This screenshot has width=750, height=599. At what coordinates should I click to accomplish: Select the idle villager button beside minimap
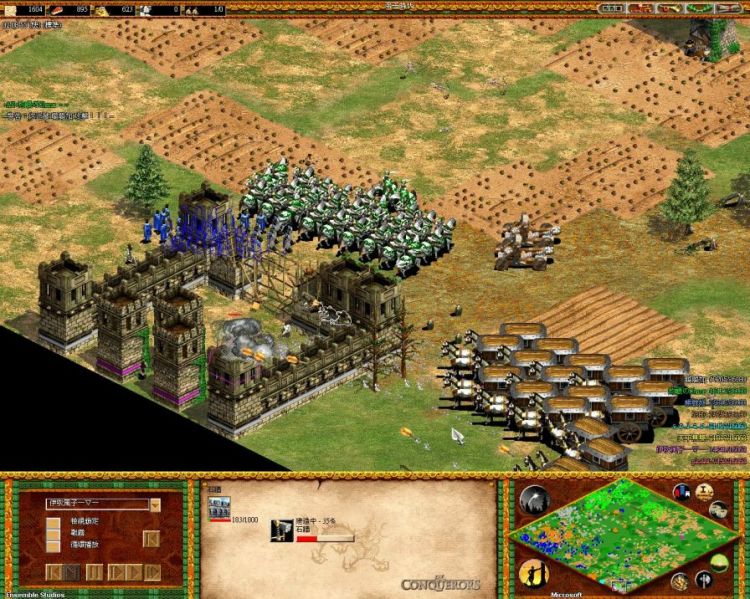point(532,573)
